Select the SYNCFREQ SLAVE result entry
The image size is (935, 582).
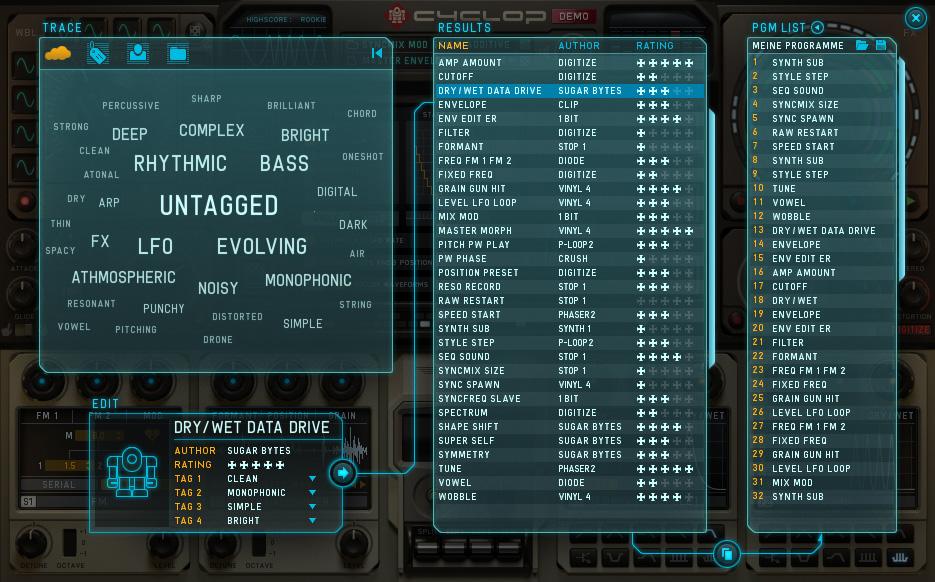pos(479,399)
